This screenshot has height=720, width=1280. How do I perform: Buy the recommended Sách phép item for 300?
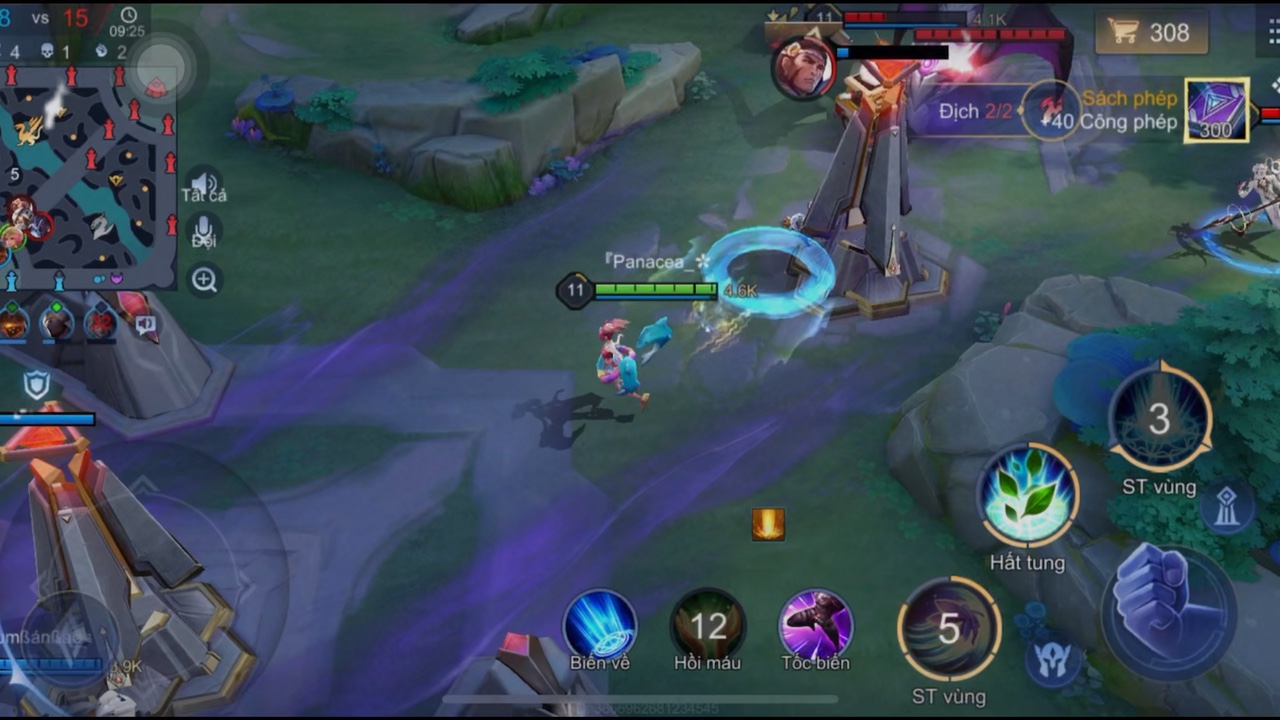(1216, 110)
